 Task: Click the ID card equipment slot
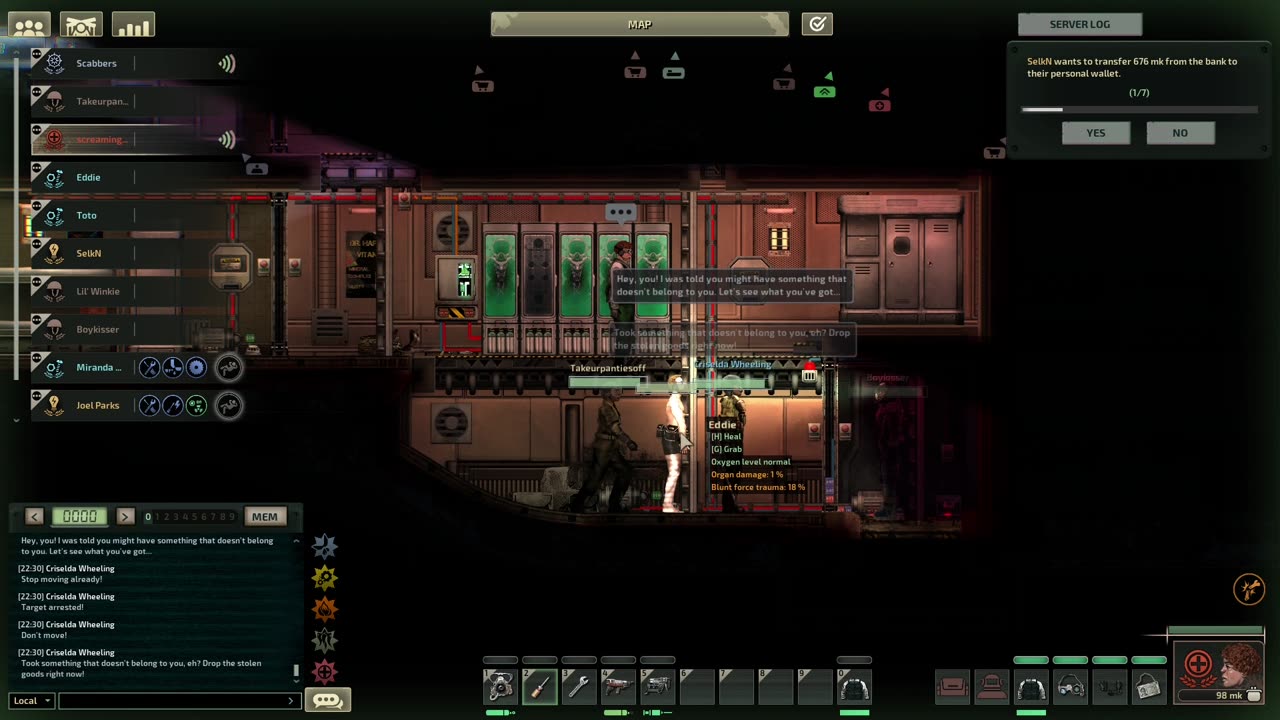click(x=1149, y=686)
